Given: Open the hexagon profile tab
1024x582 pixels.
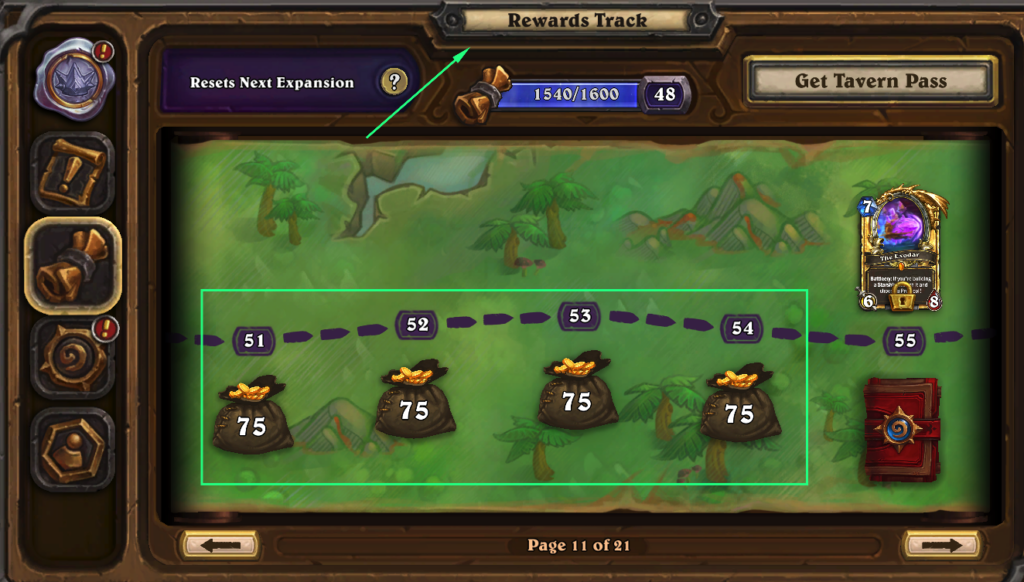Looking at the screenshot, I should [x=72, y=447].
